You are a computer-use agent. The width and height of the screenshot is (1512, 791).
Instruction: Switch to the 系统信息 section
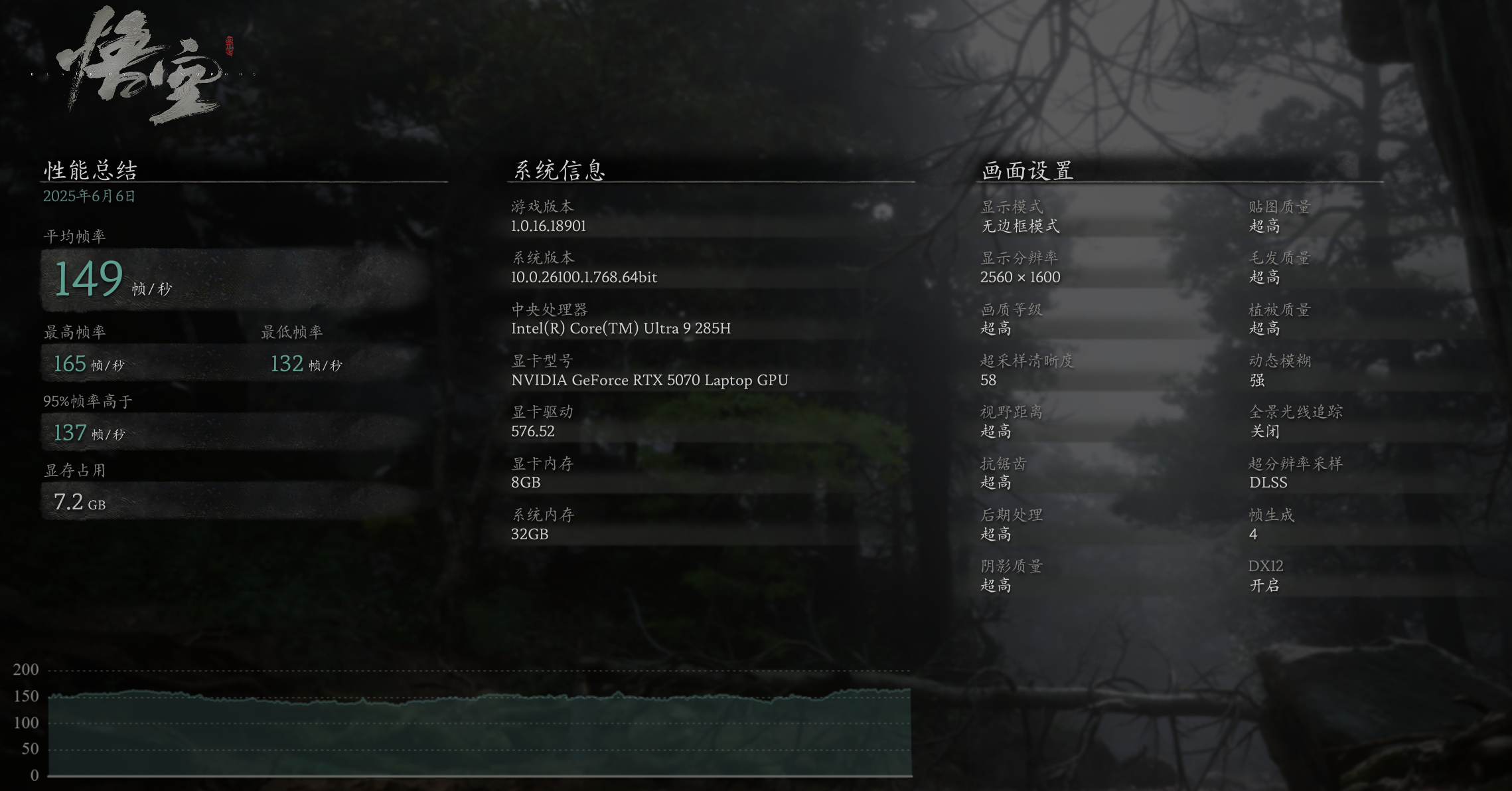561,171
